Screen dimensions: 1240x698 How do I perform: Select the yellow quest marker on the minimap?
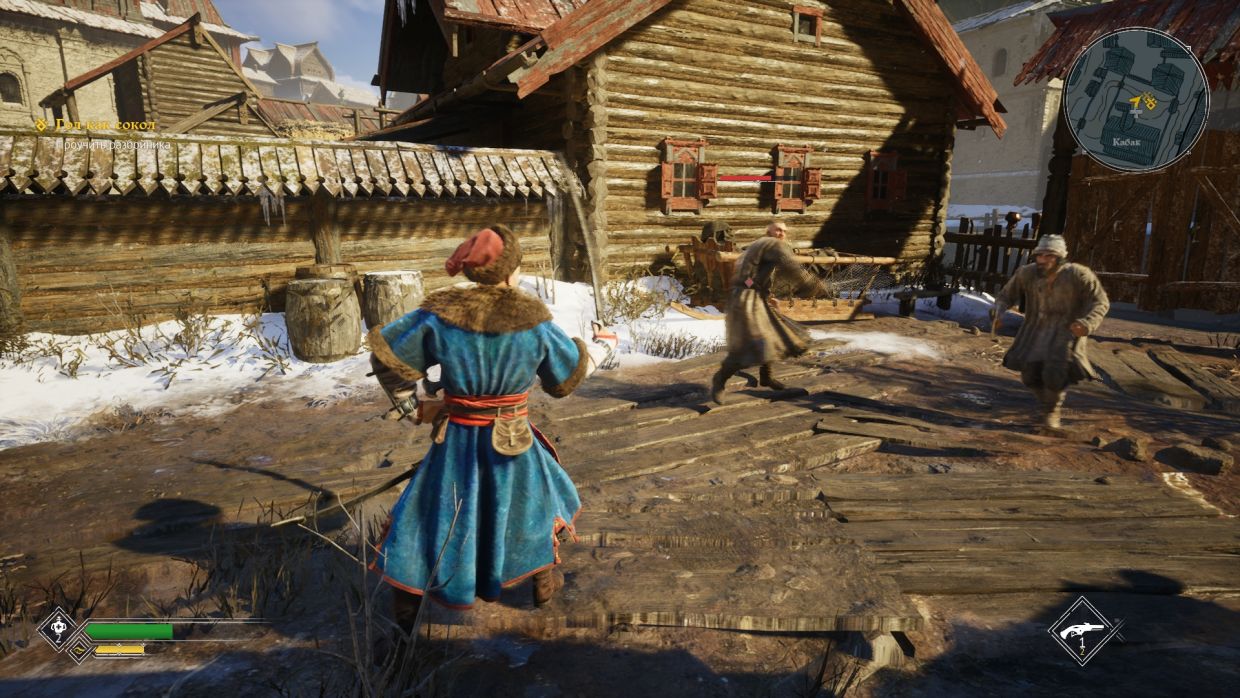pyautogui.click(x=1149, y=102)
